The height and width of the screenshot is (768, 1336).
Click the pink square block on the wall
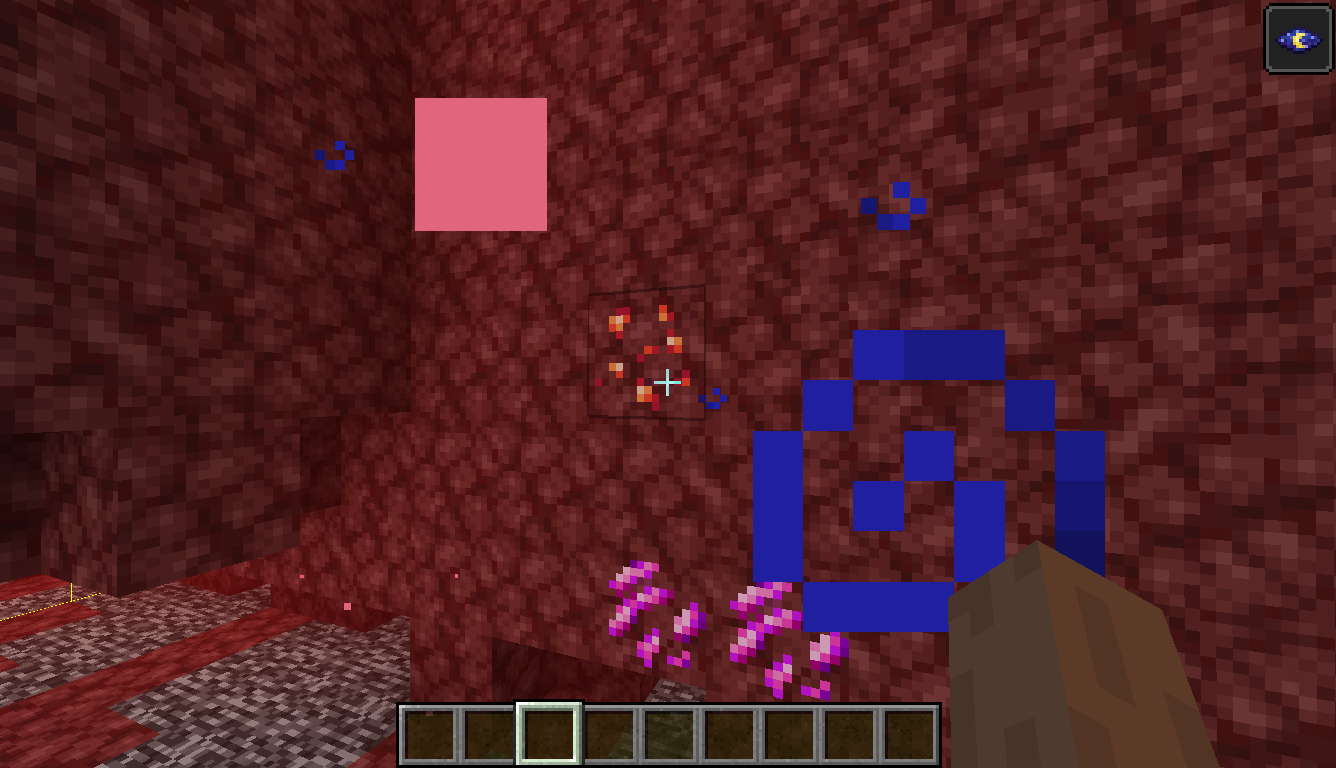481,162
